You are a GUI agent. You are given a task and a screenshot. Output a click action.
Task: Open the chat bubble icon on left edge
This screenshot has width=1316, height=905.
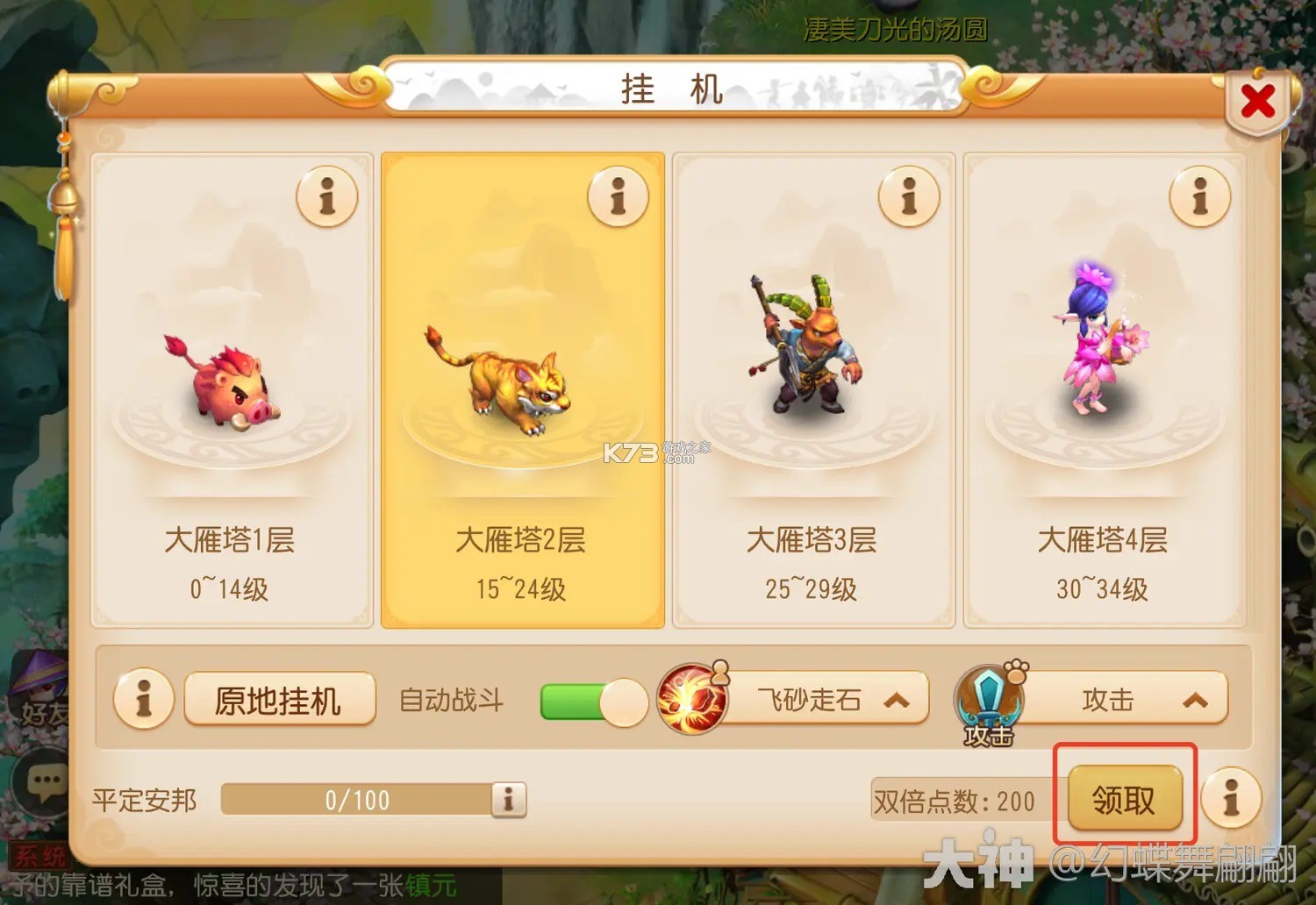42,779
